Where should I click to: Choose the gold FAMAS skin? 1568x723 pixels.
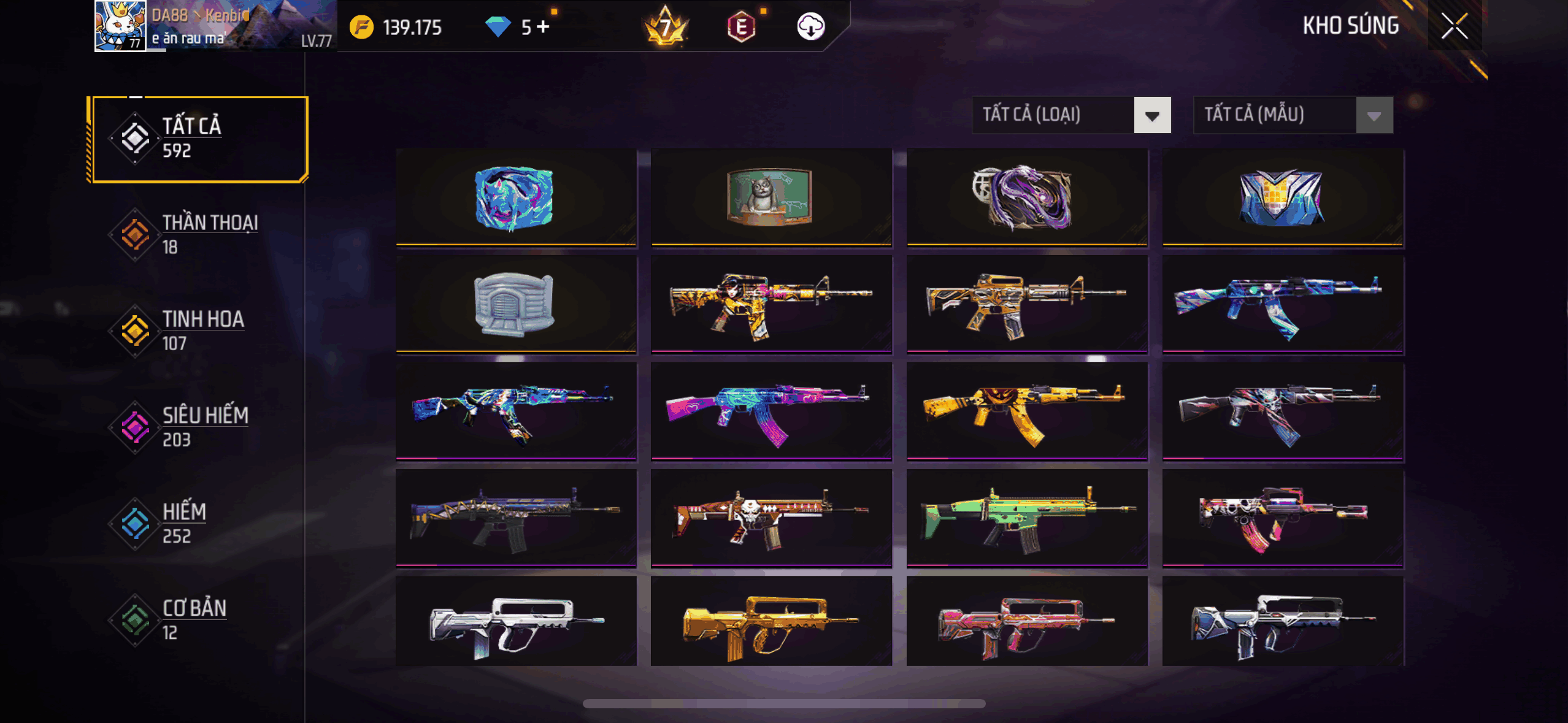(x=771, y=622)
